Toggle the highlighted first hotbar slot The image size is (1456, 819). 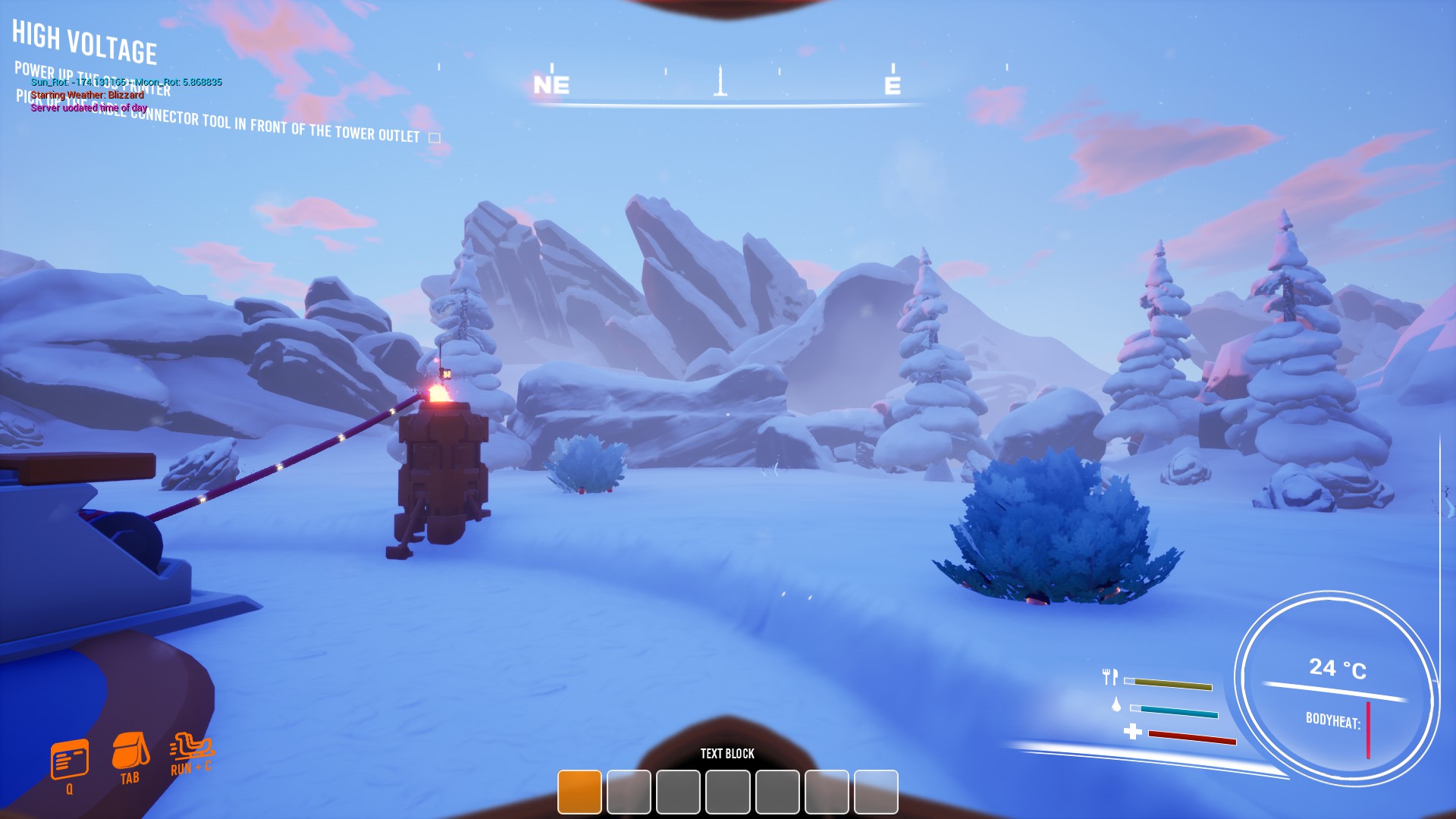tap(579, 793)
